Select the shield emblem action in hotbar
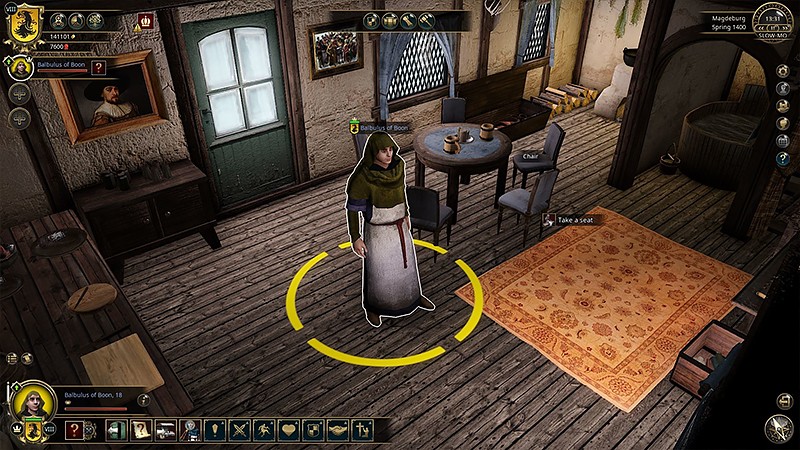Screen dimensions: 800x450 click(314, 430)
